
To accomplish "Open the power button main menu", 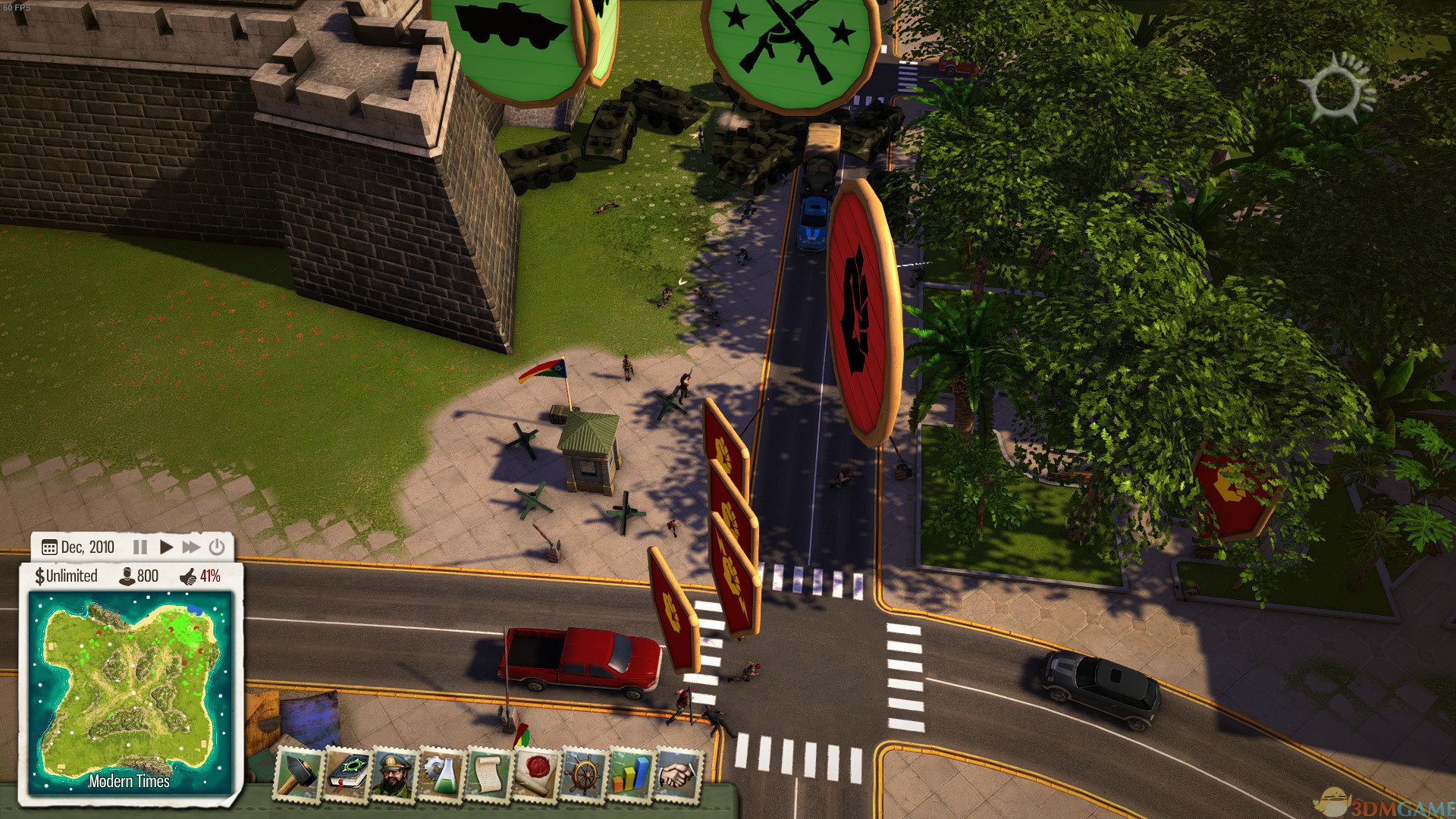I will [x=217, y=547].
